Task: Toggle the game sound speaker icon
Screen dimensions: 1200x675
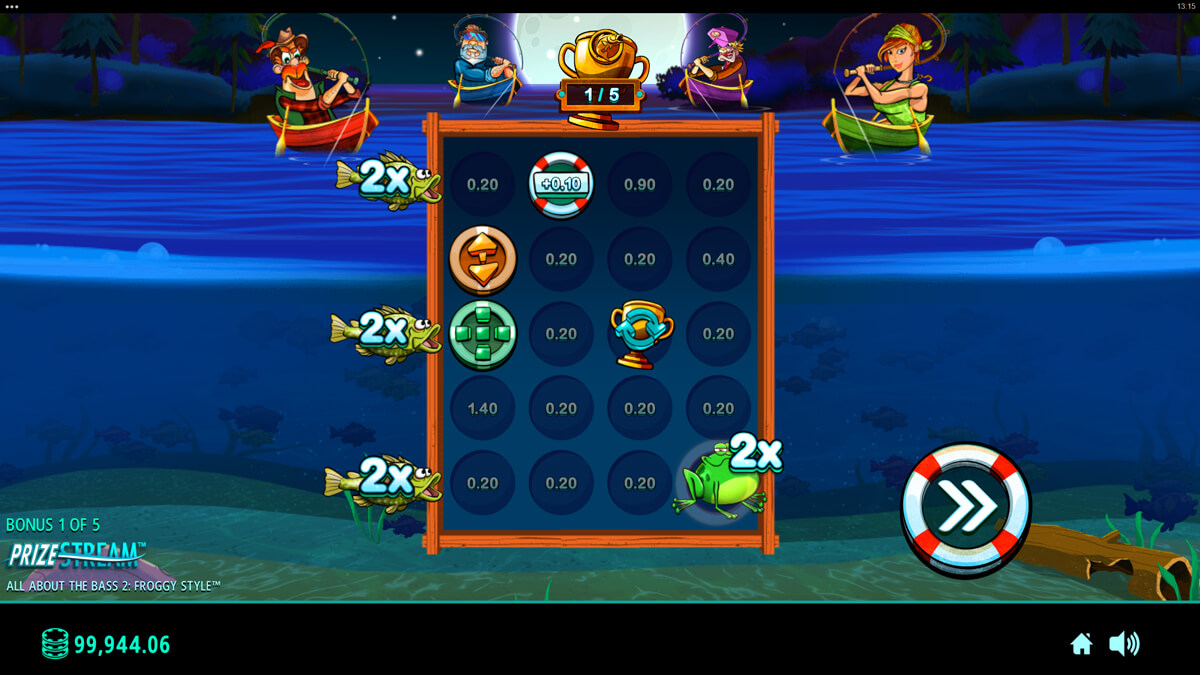Action: (1124, 644)
